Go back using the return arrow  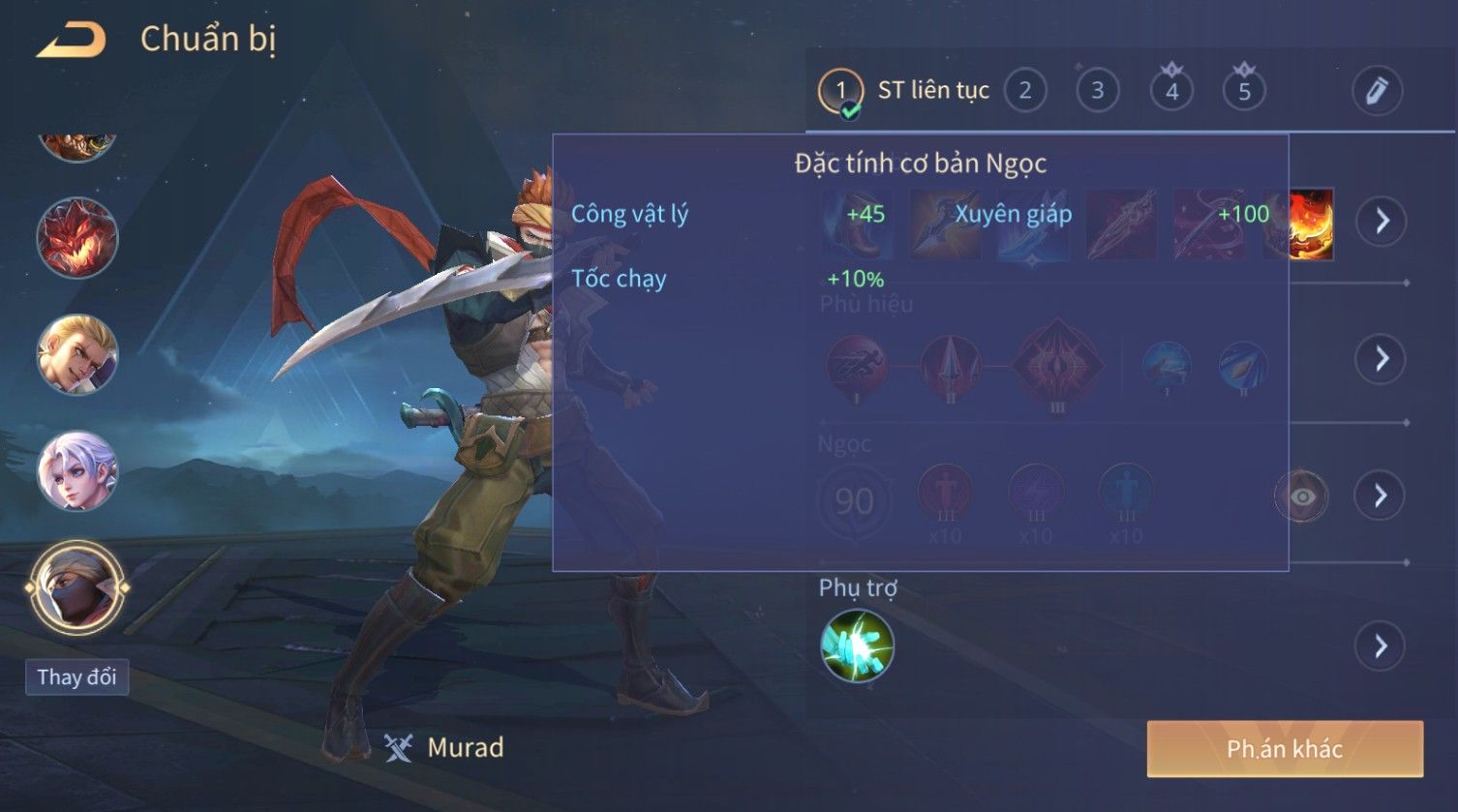(71, 41)
